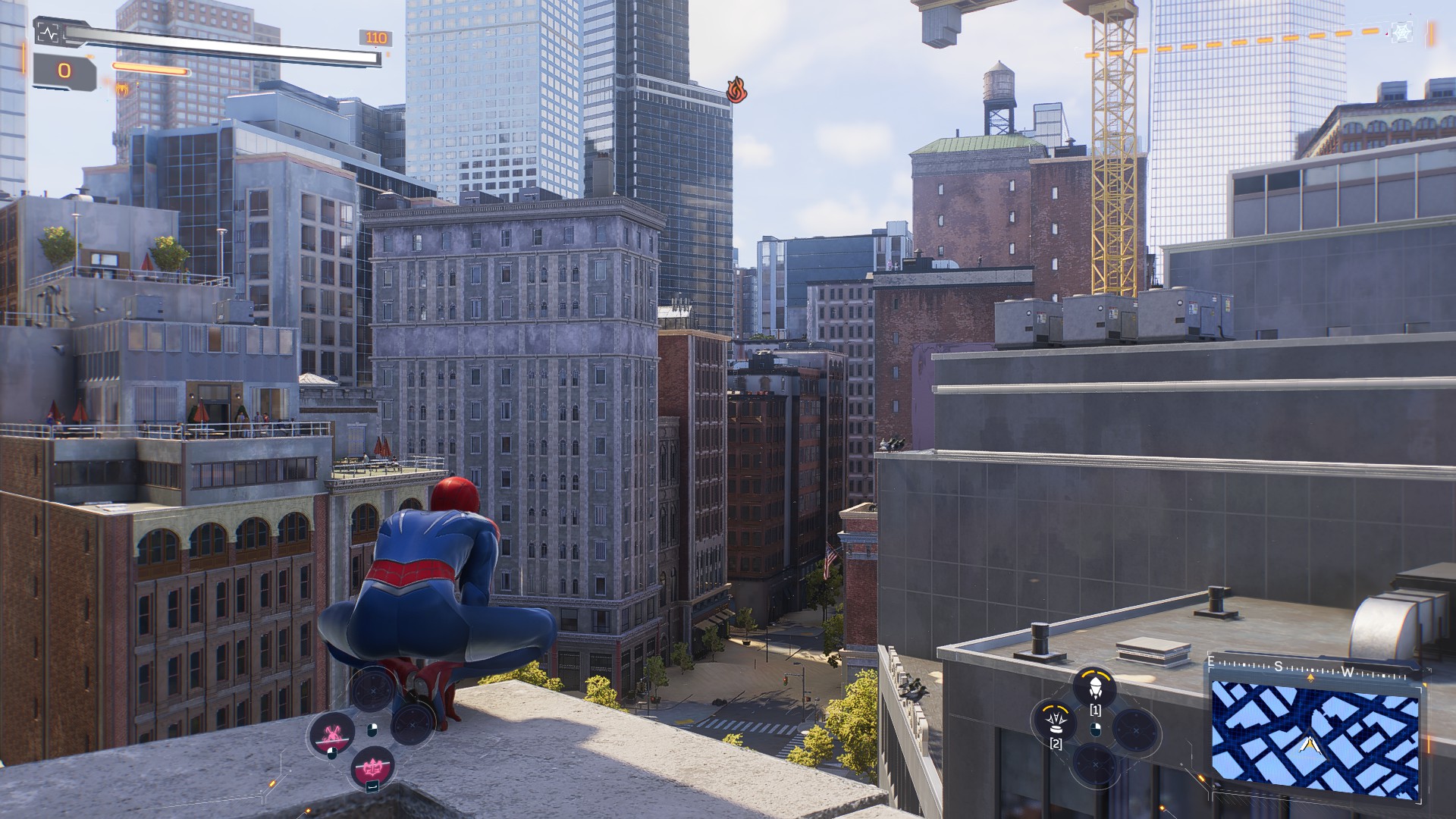This screenshot has height=819, width=1456.
Task: Activate the pink spider-arms ability
Action: coord(331,733)
